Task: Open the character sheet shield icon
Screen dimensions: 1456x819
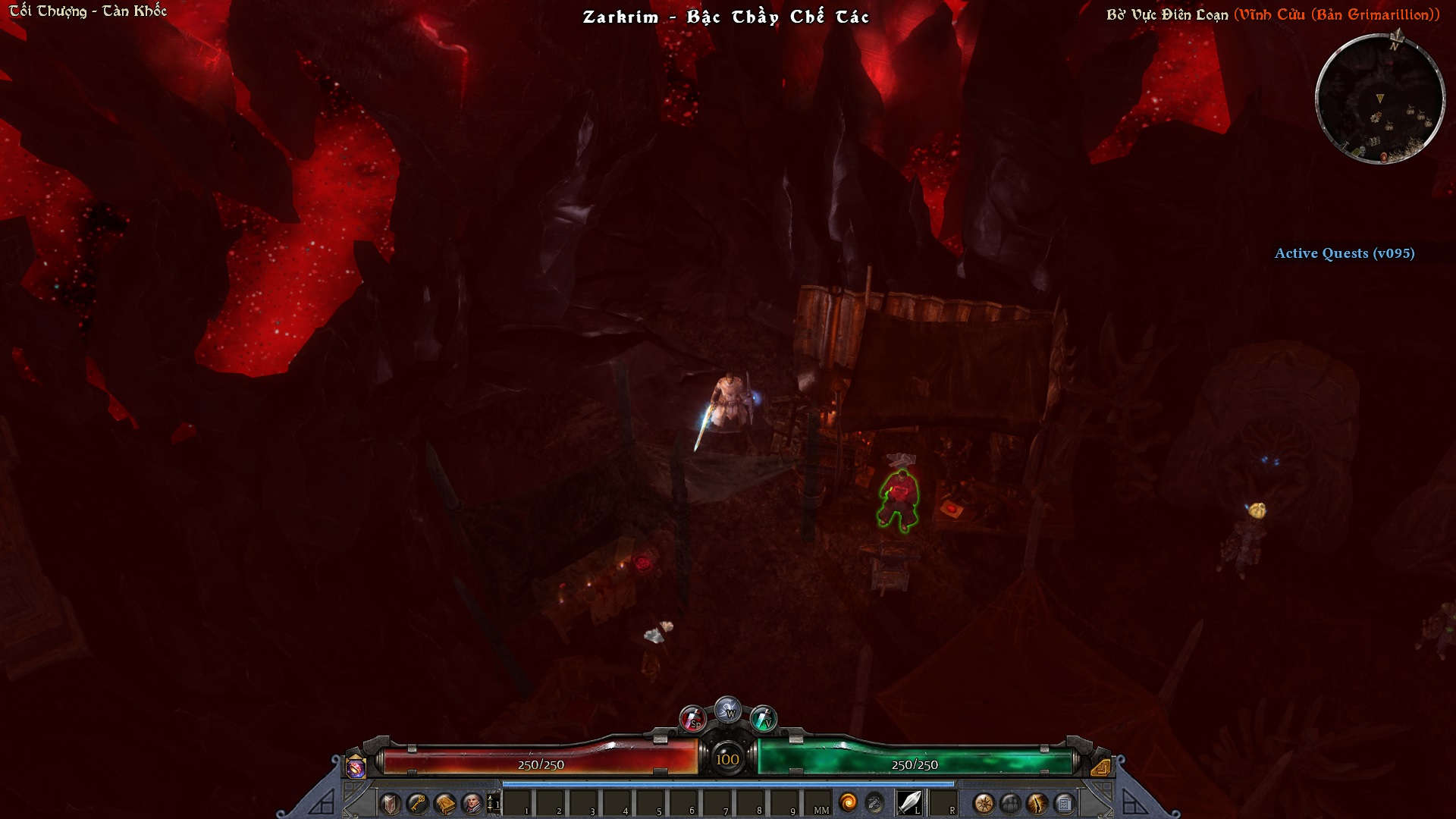Action: 390,803
